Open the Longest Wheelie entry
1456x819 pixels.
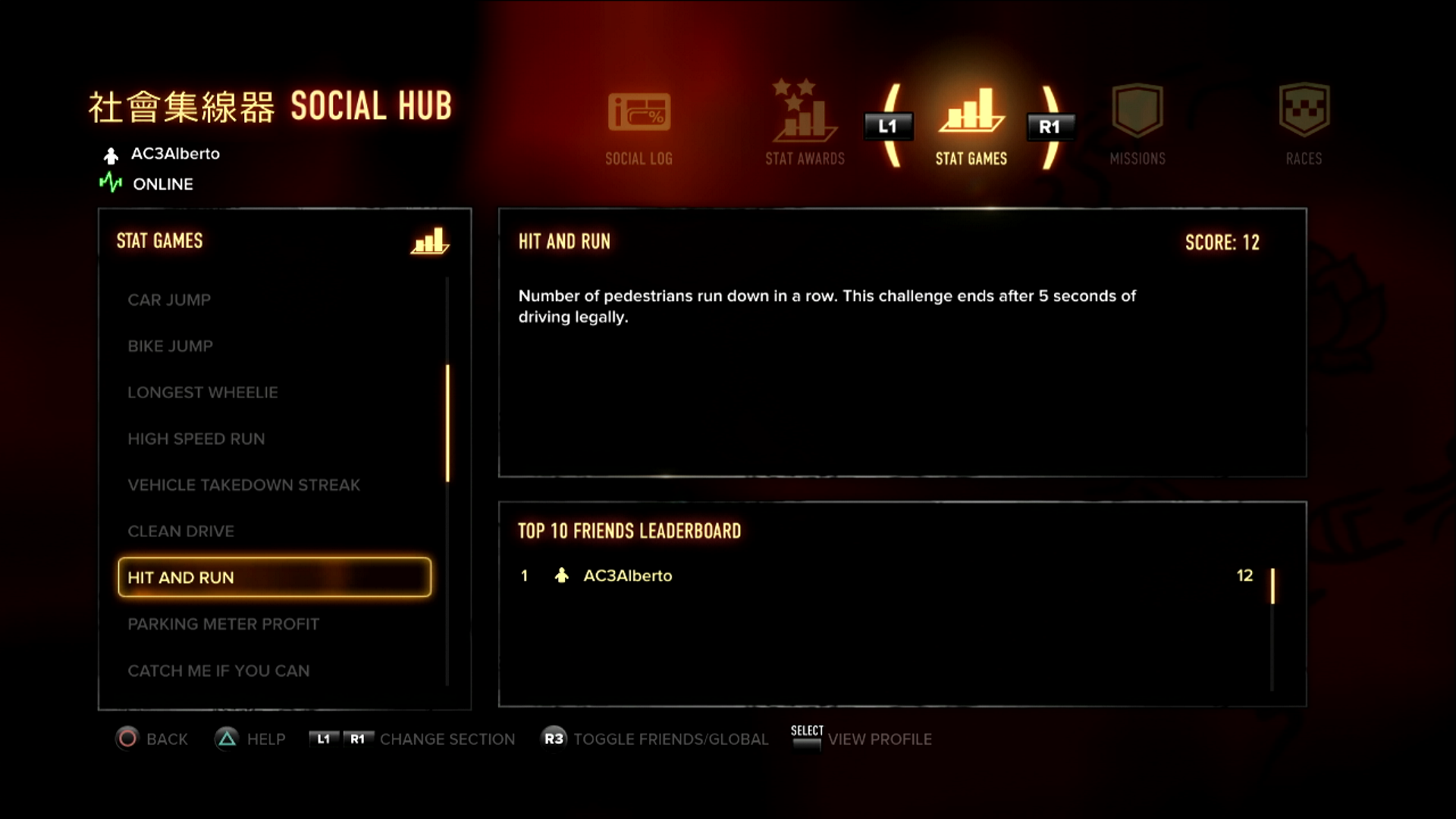click(x=202, y=393)
